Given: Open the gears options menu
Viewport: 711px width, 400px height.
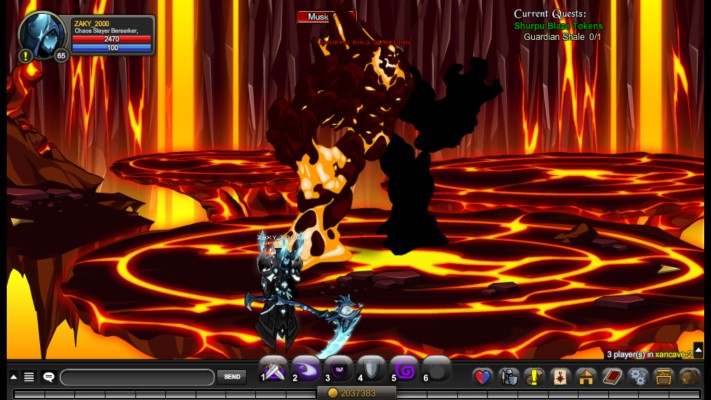Looking at the screenshot, I should (x=638, y=377).
